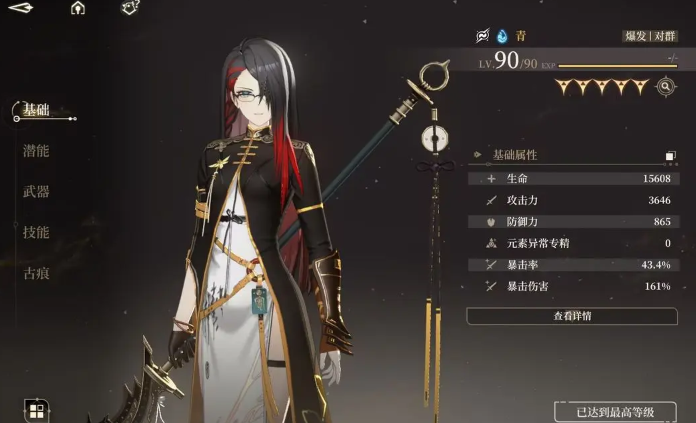Viewport: 696px width, 423px height.
Task: Open the 武器 tab
Action: 37,191
